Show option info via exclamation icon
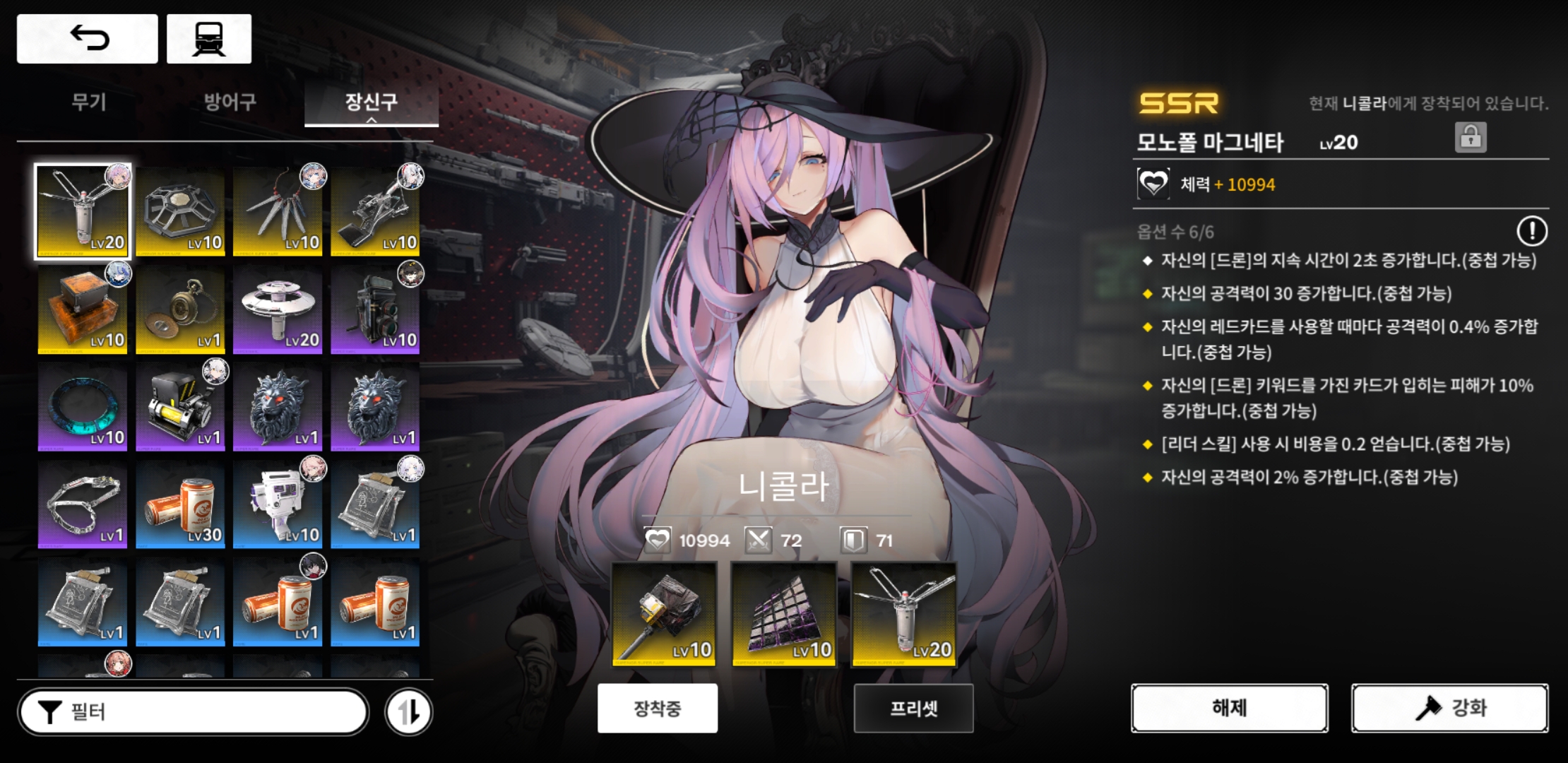The image size is (1568, 763). click(1531, 231)
